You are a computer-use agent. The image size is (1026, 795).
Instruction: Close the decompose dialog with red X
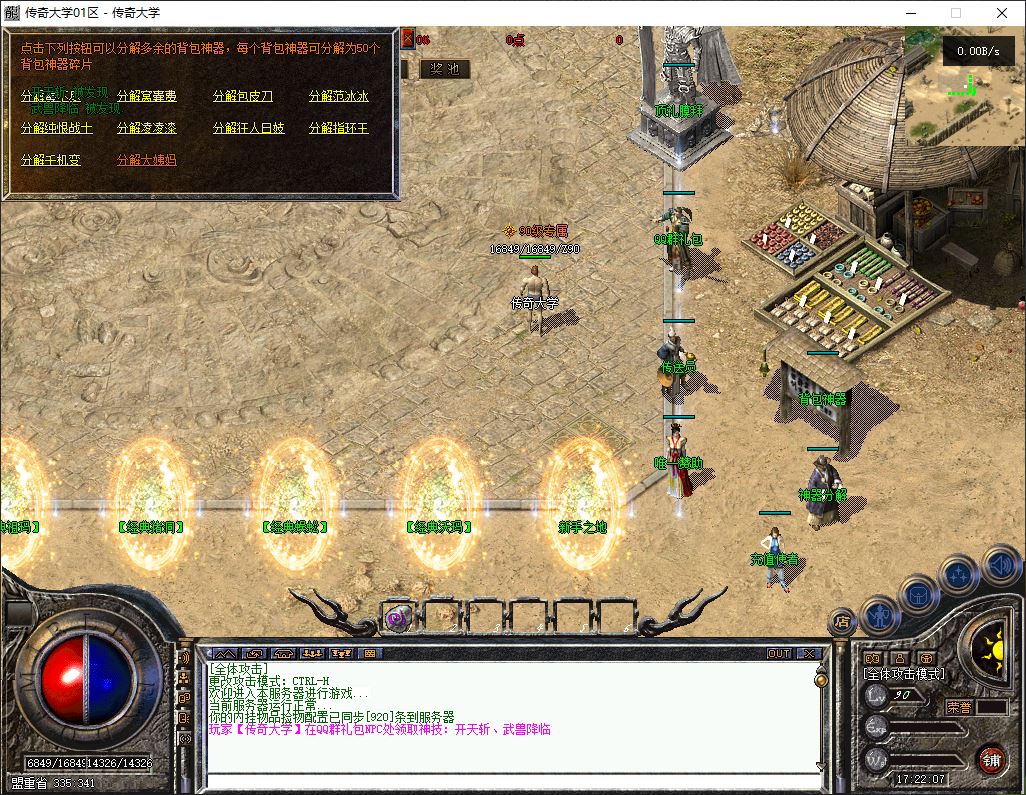407,39
